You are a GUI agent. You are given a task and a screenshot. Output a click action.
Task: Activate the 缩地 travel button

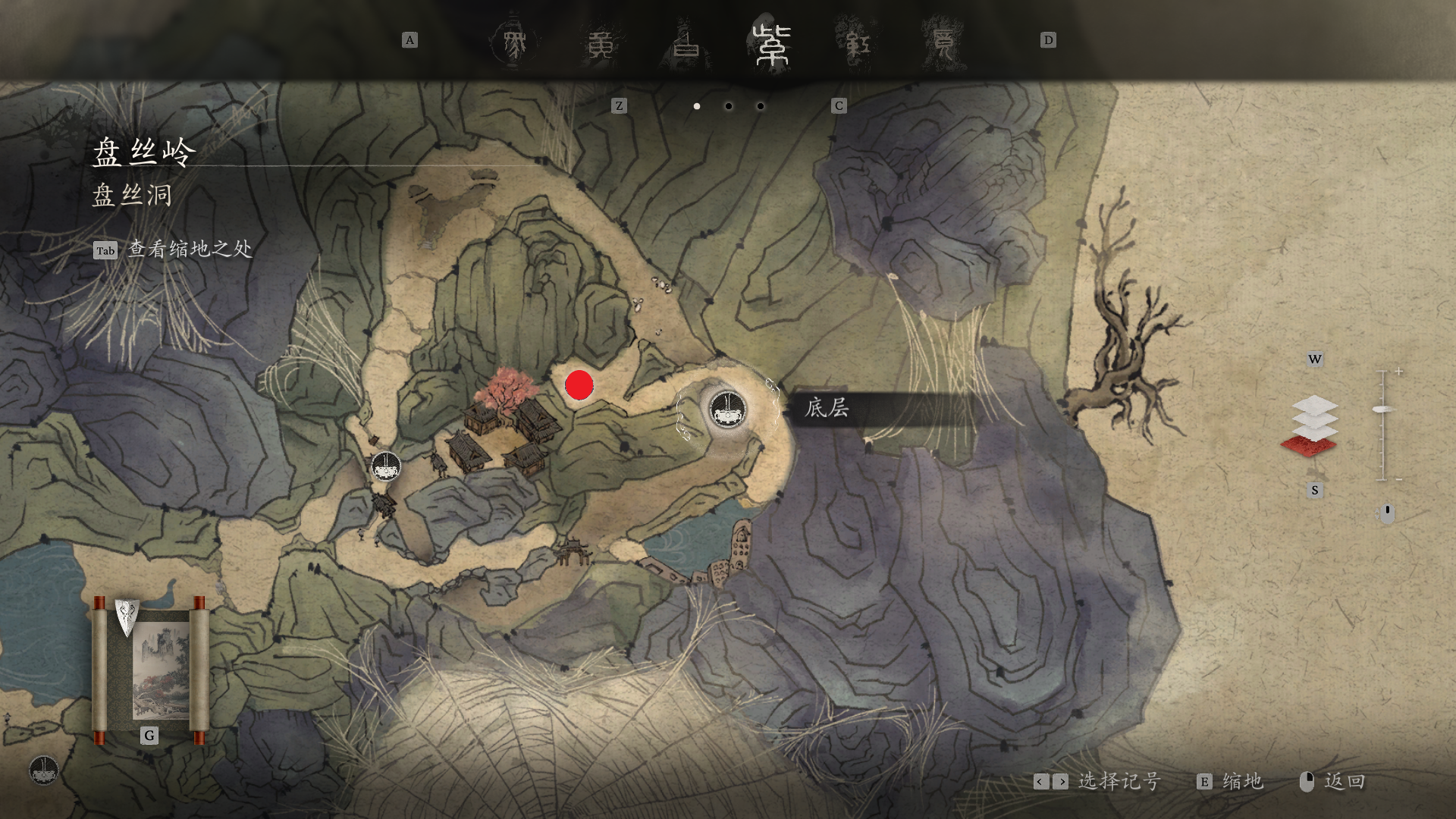pyautogui.click(x=1241, y=781)
